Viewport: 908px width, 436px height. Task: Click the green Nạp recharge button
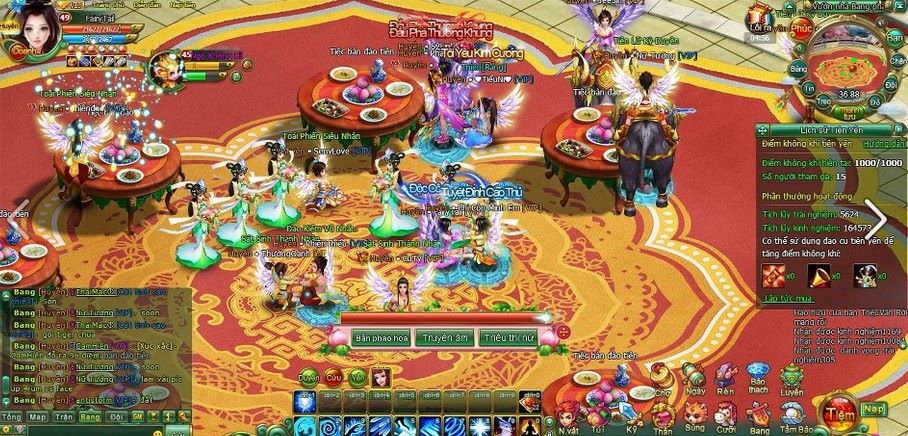875,408
